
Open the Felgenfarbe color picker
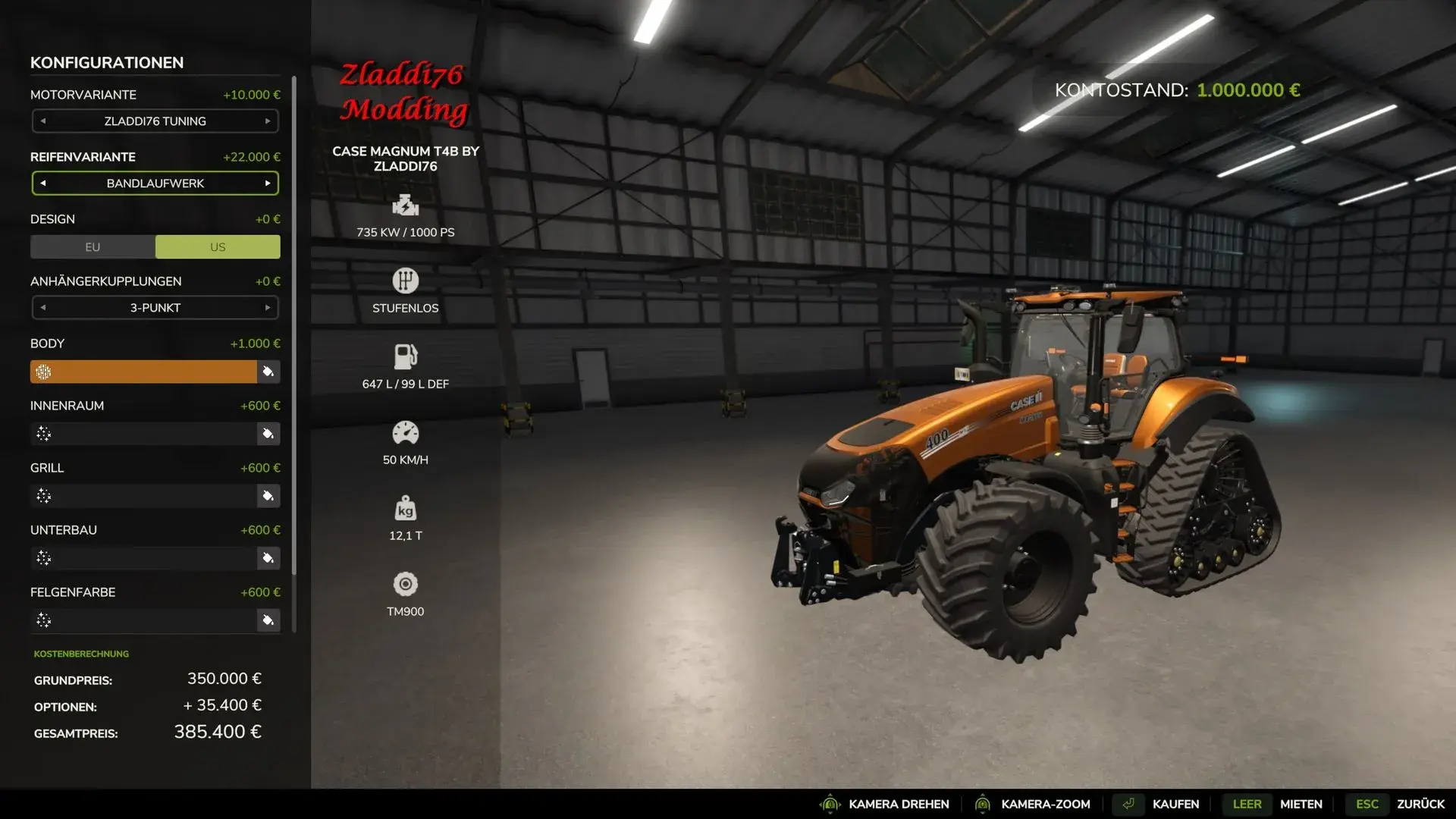268,620
